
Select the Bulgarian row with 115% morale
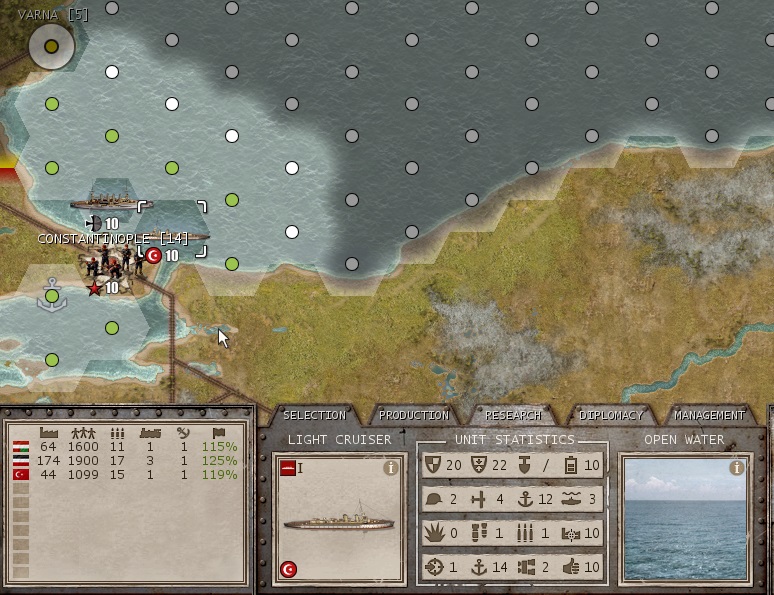tap(125, 446)
